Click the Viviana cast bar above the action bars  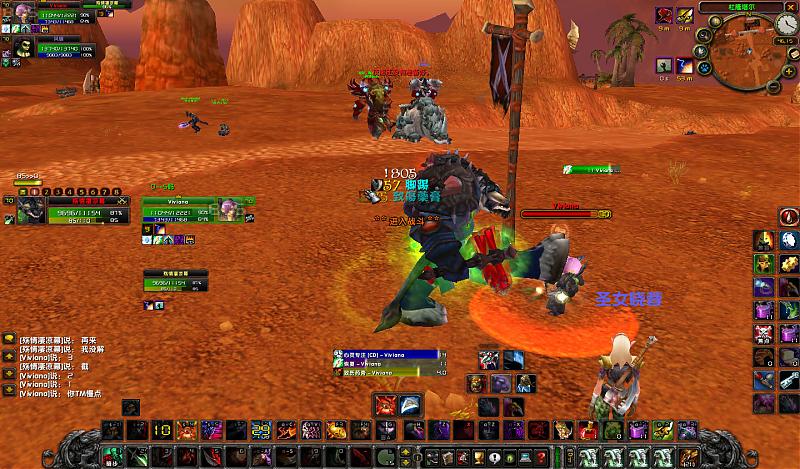pos(390,355)
